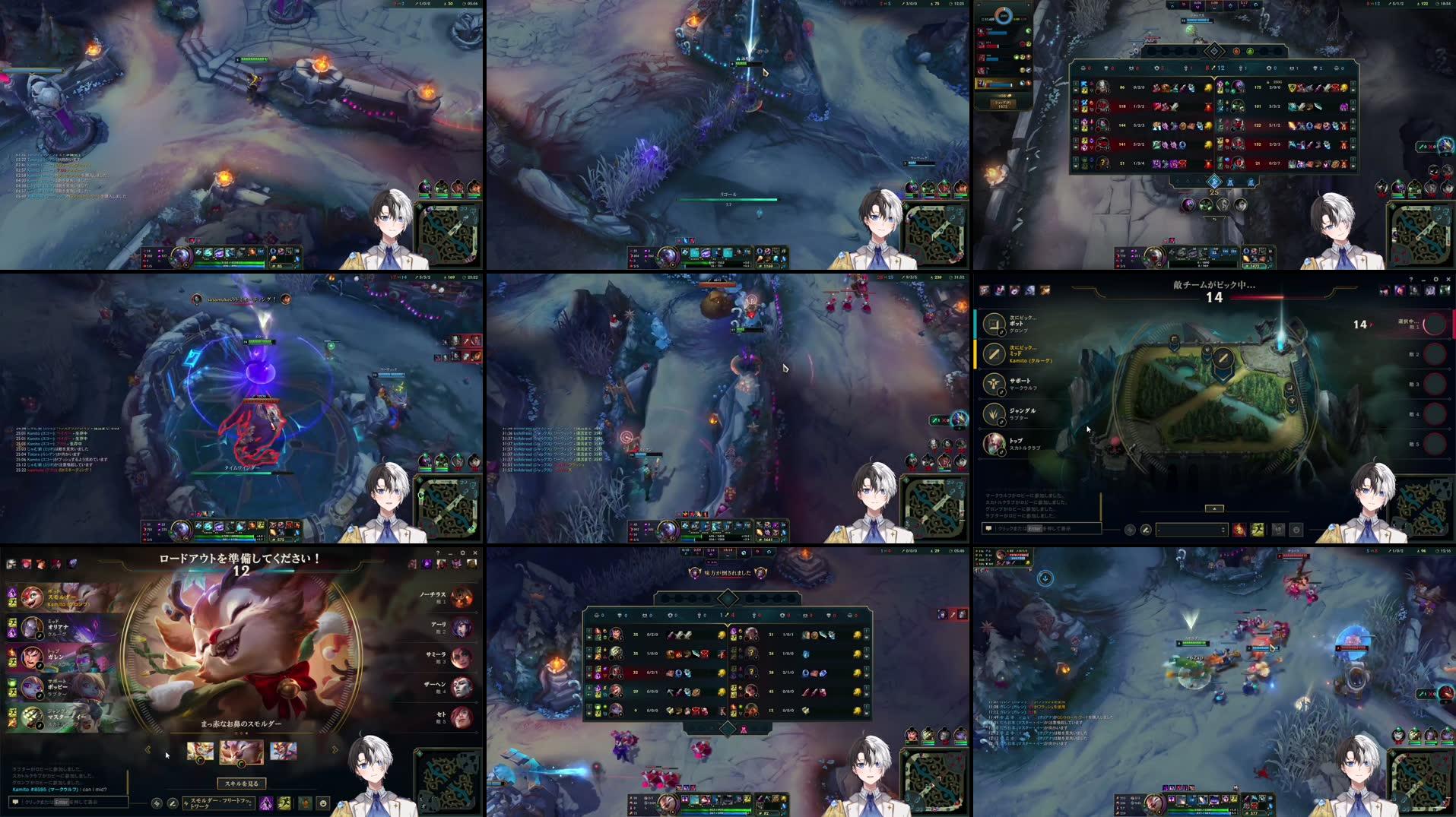This screenshot has width=1456, height=817.
Task: Click the ショップ button in the game HUD
Action: (x=1003, y=105)
